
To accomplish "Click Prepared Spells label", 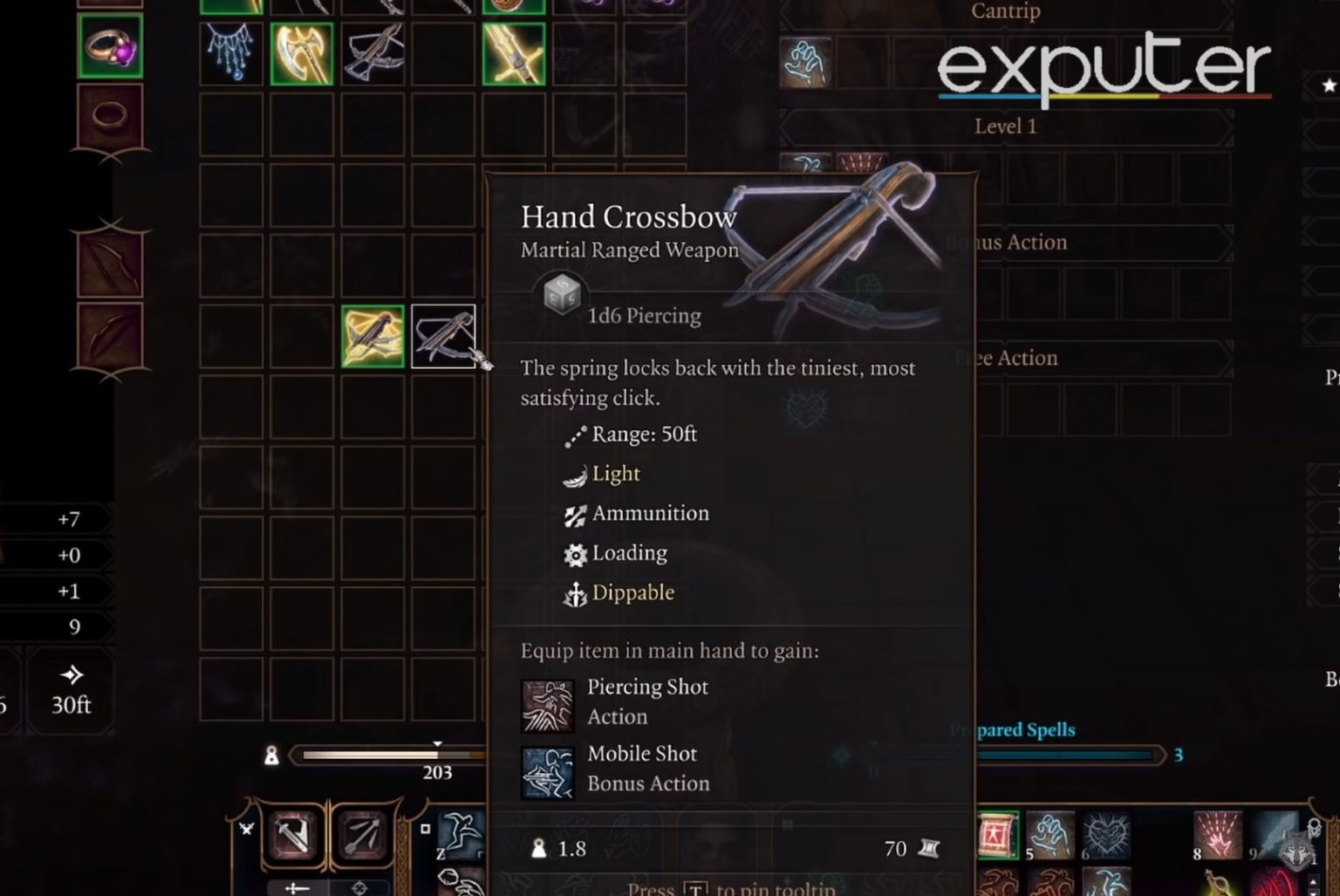I will 1014,729.
